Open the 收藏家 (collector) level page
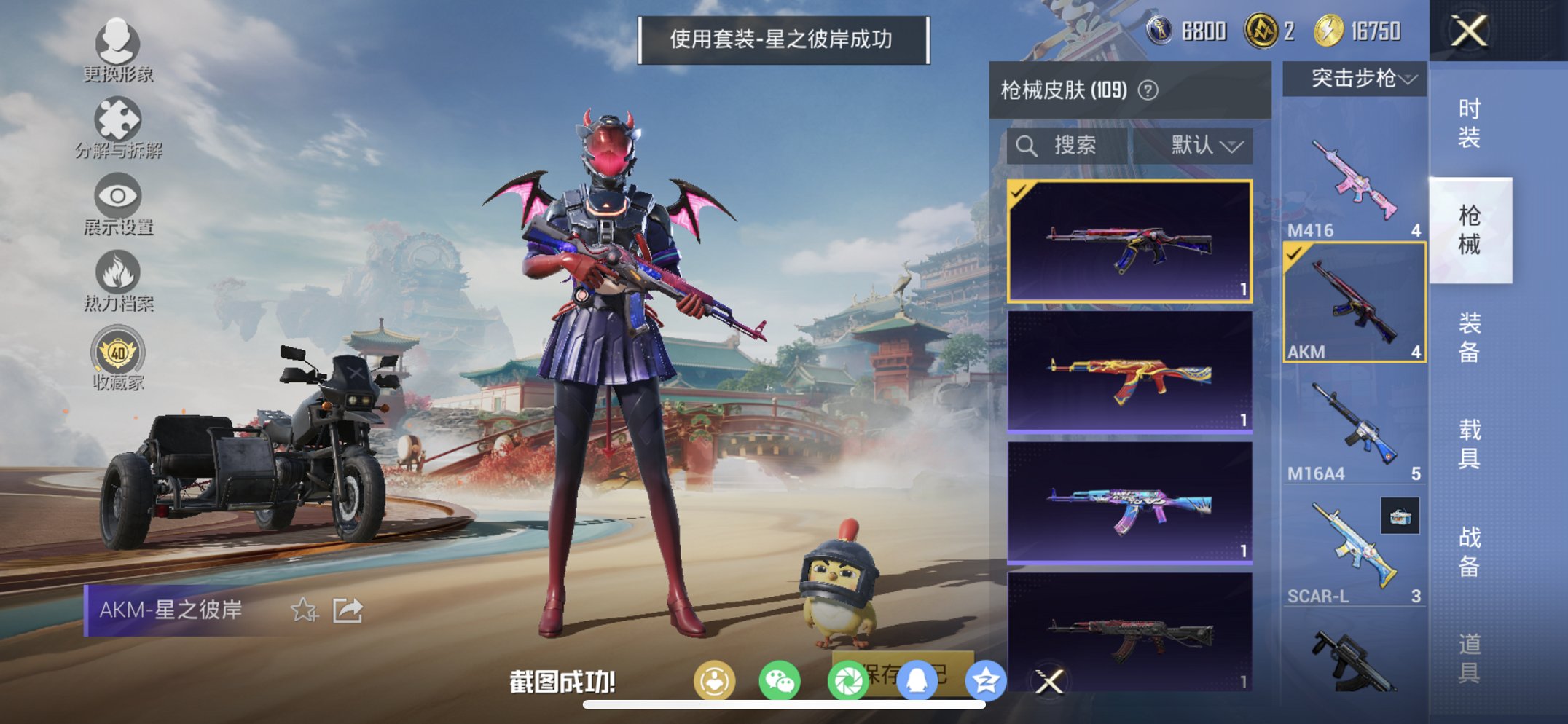The width and height of the screenshot is (1568, 724). 118,357
